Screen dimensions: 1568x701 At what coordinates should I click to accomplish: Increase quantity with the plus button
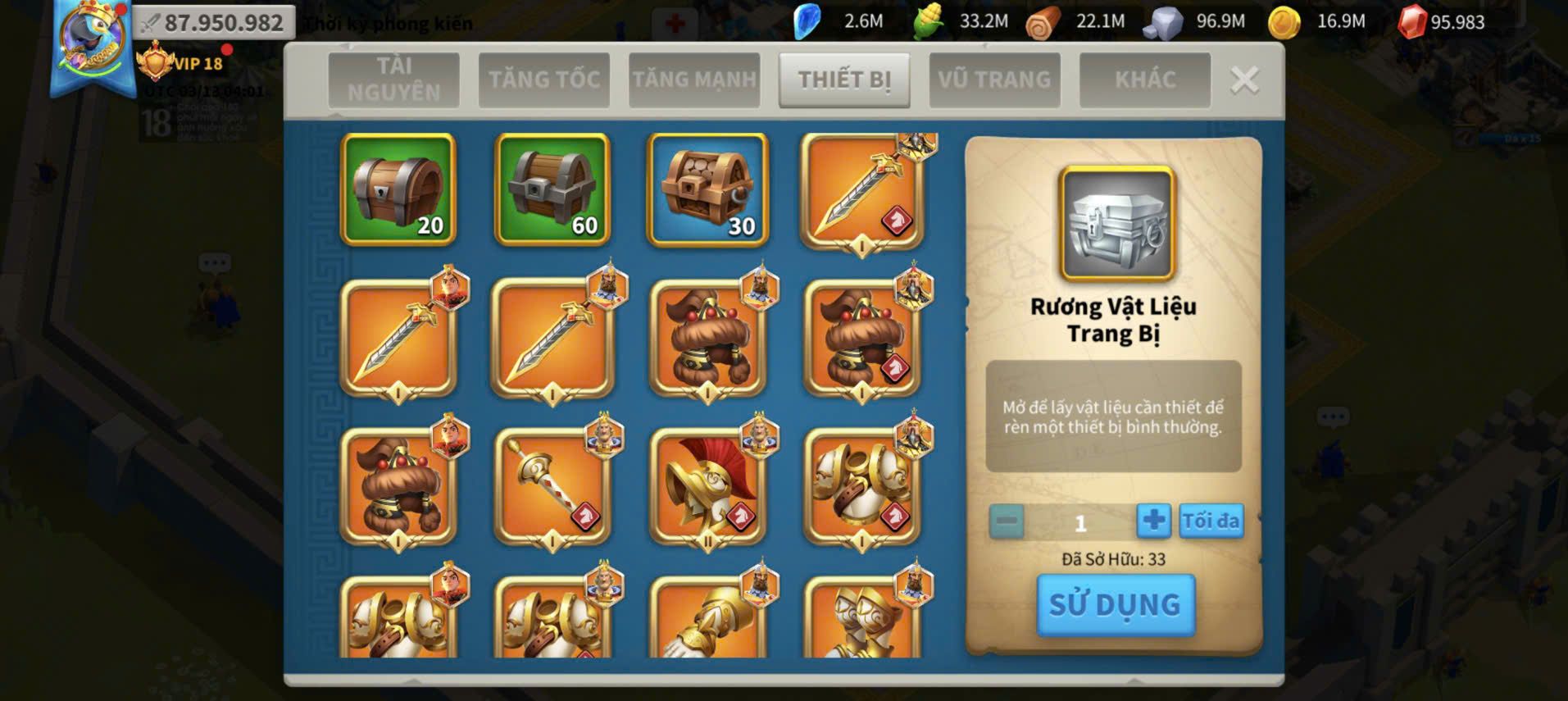click(1153, 521)
